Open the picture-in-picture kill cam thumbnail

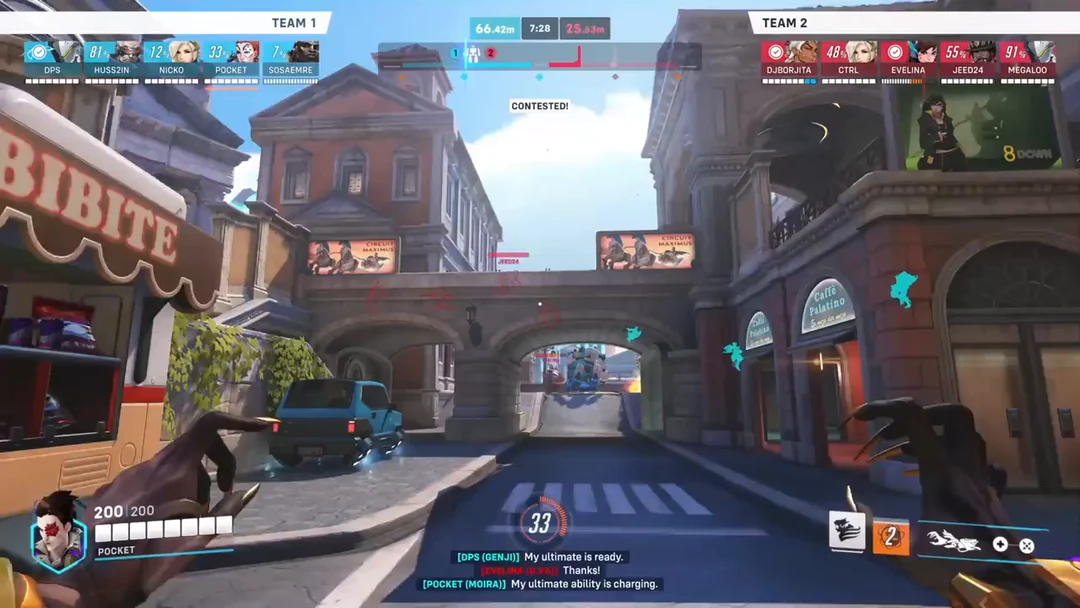[x=980, y=129]
